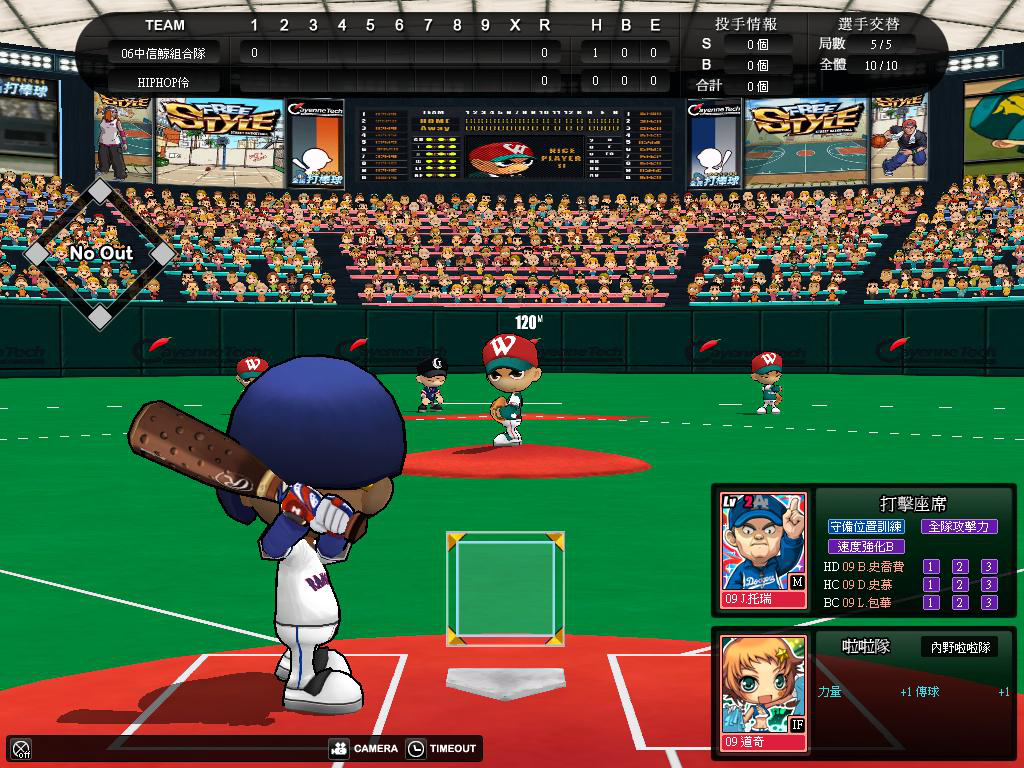1024x768 pixels.
Task: Choose button 2 for HC 09 D.史慕
Action: tap(960, 585)
